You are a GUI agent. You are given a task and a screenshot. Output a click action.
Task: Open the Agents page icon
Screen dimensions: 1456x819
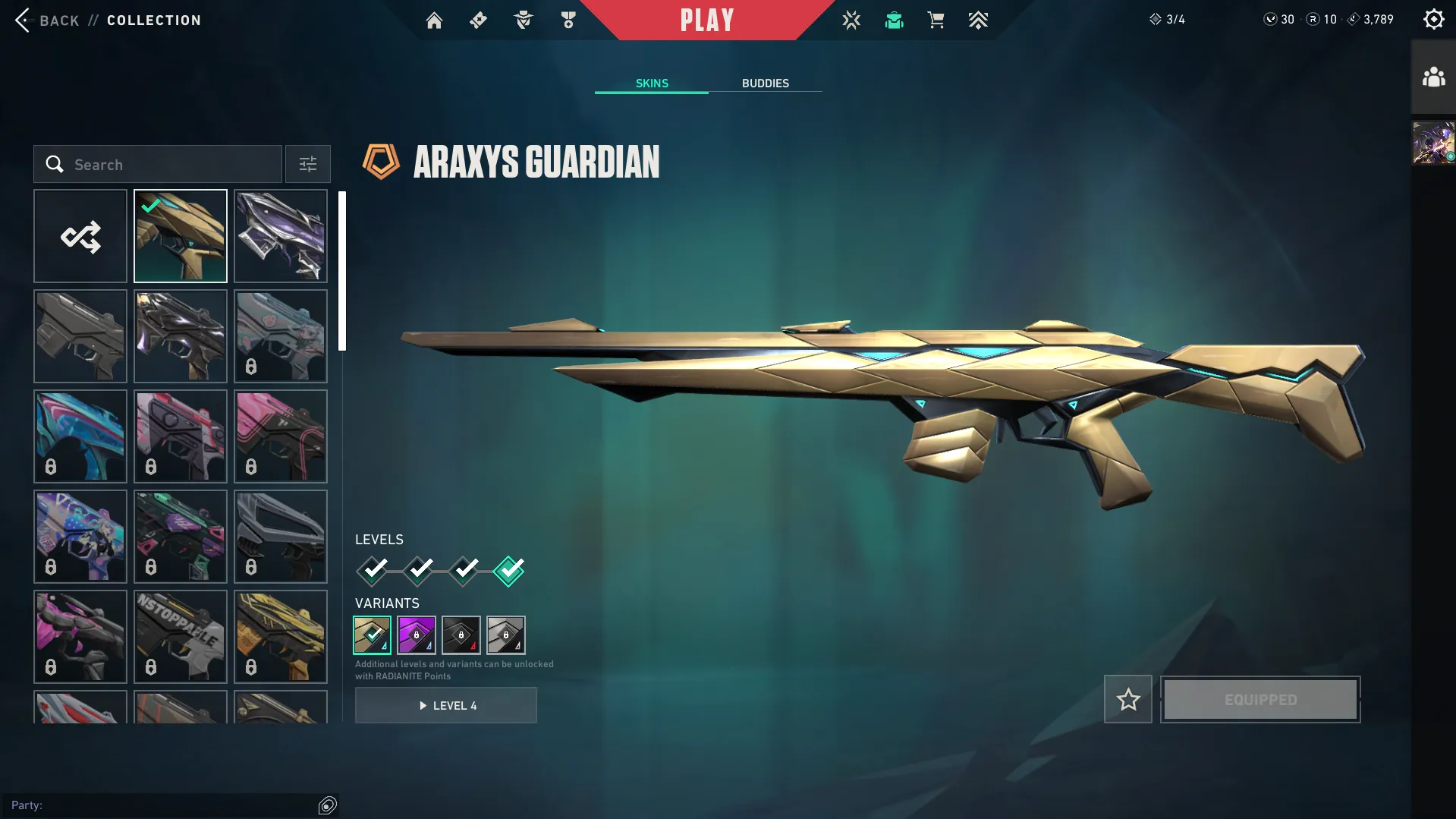point(522,20)
